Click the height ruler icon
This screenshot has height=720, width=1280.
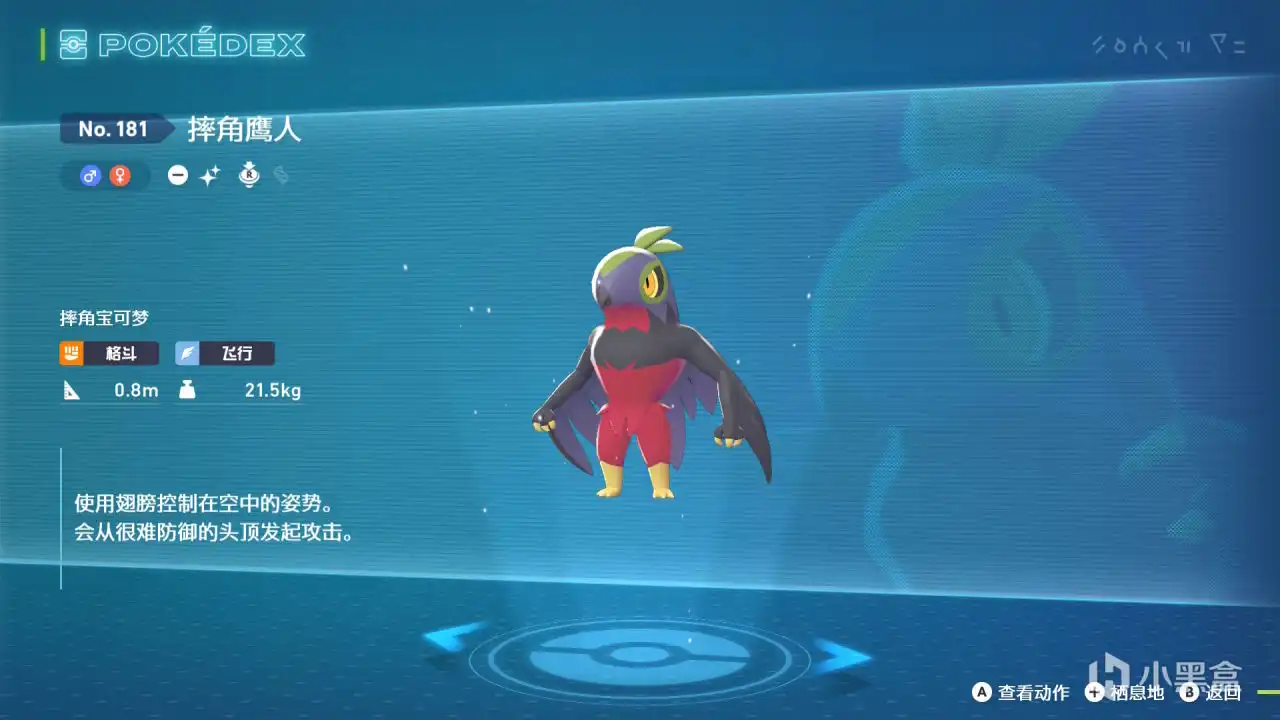pos(72,390)
